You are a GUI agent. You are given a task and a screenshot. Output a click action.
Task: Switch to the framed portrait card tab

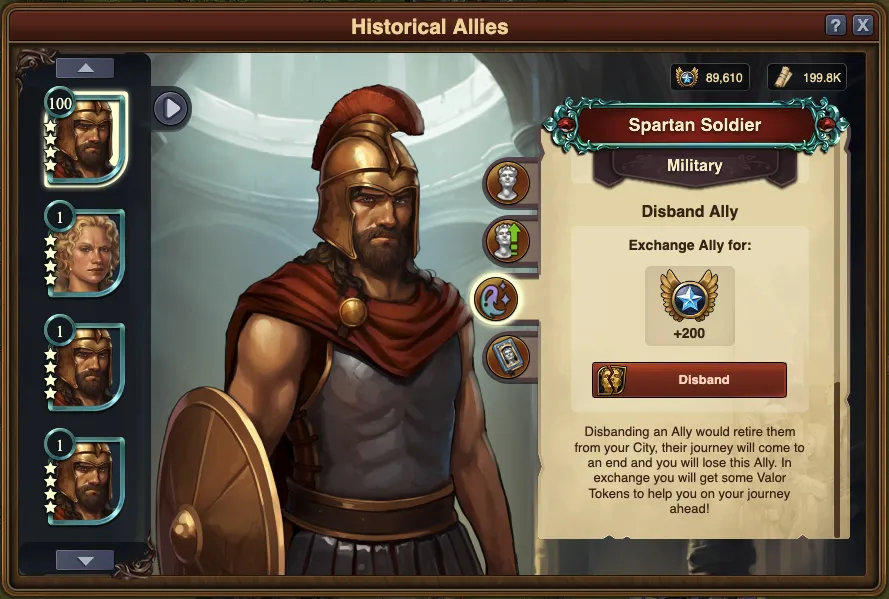[x=507, y=356]
